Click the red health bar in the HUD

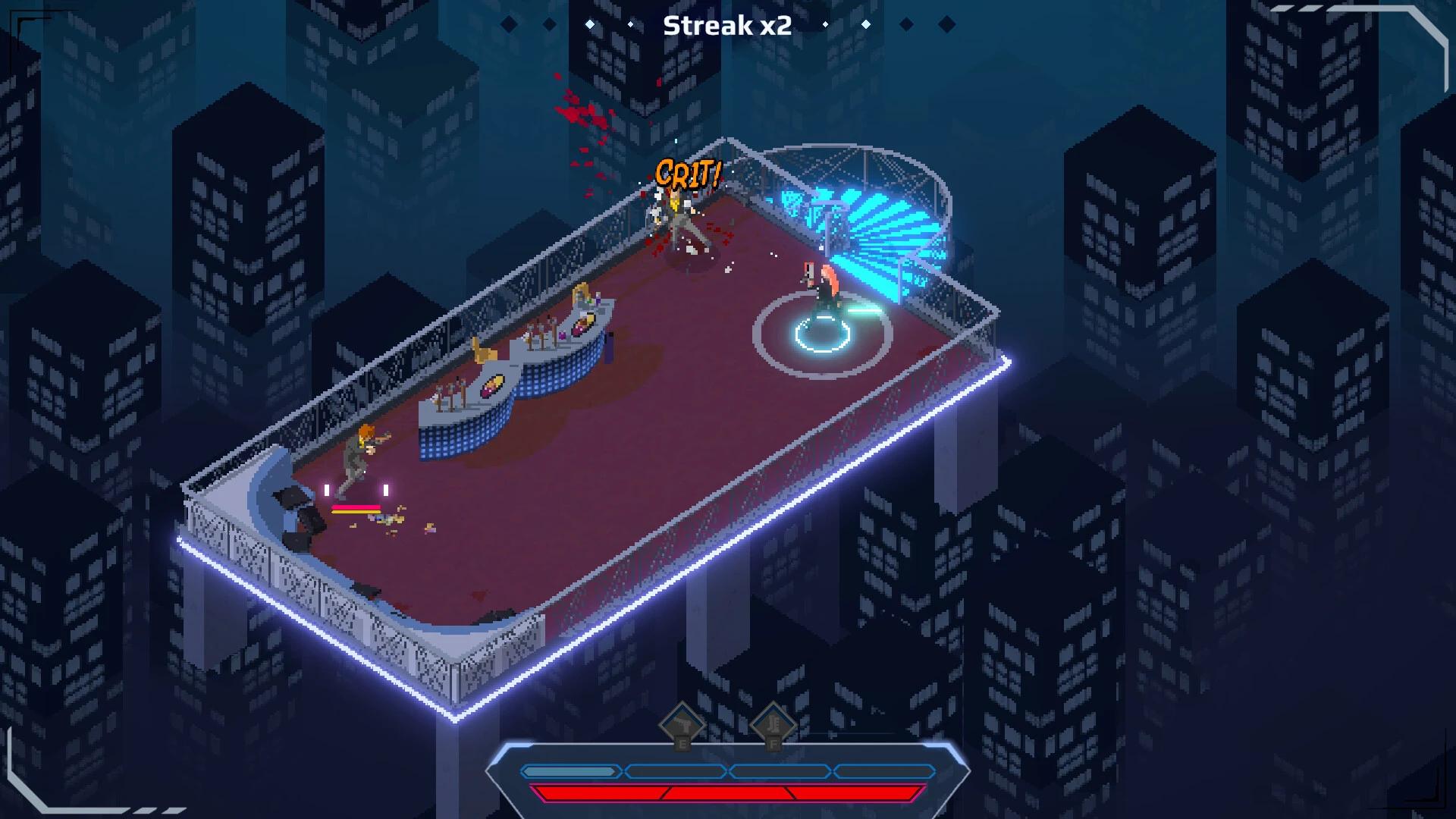click(x=728, y=795)
